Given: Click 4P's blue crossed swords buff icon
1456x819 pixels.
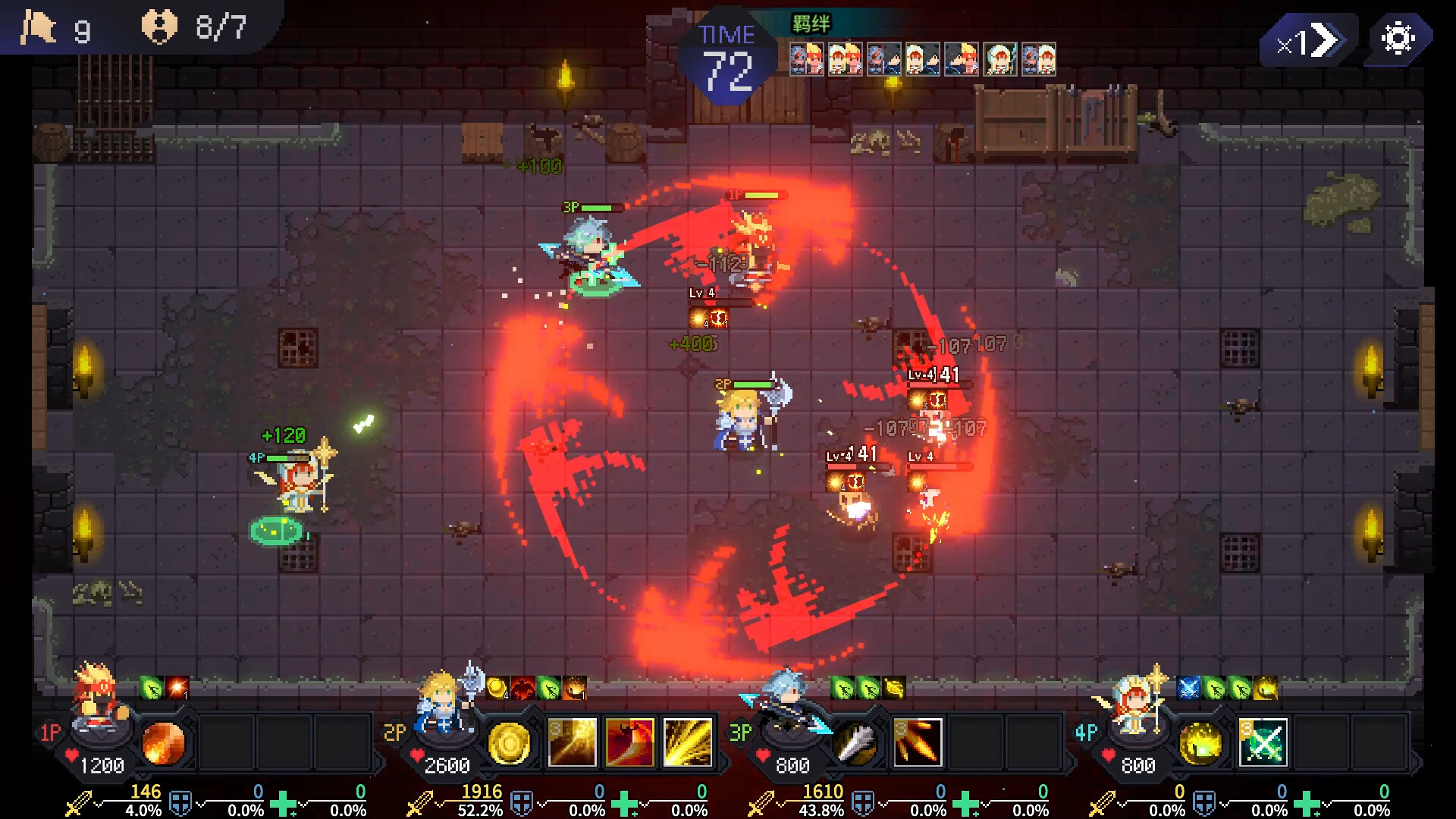Looking at the screenshot, I should [1188, 688].
